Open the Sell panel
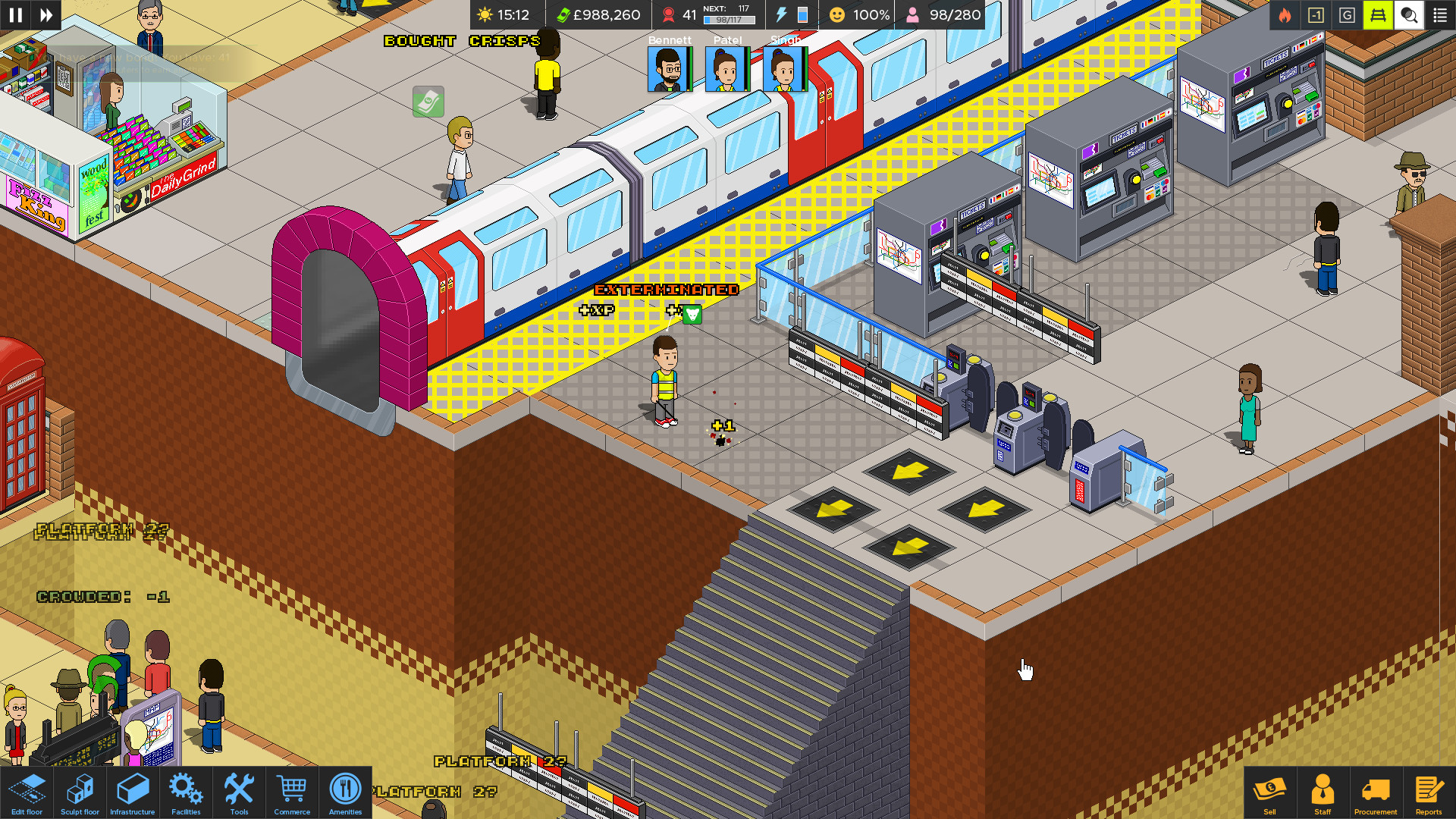The width and height of the screenshot is (1456, 819). click(x=1270, y=792)
